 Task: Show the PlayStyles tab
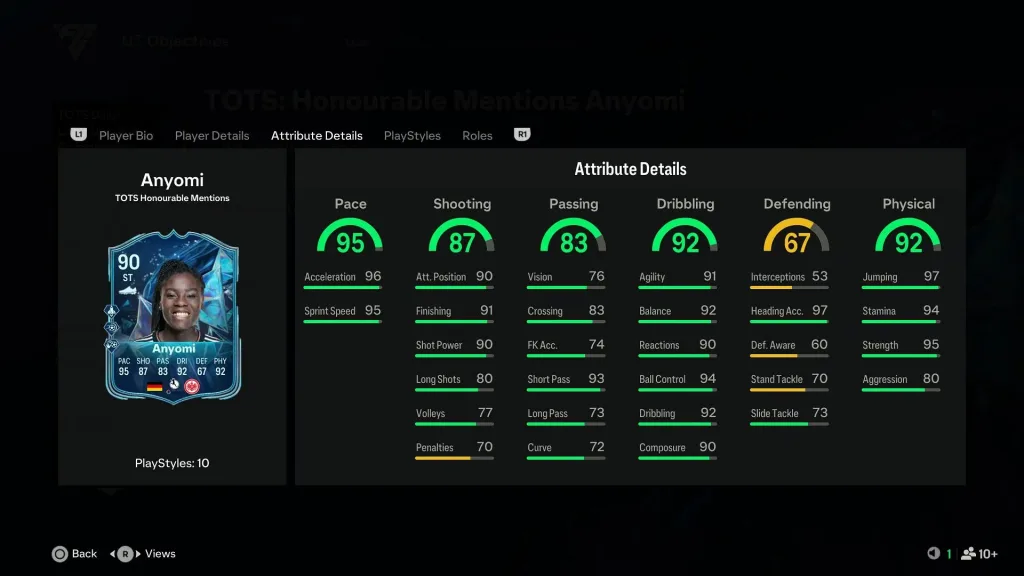[x=412, y=135]
